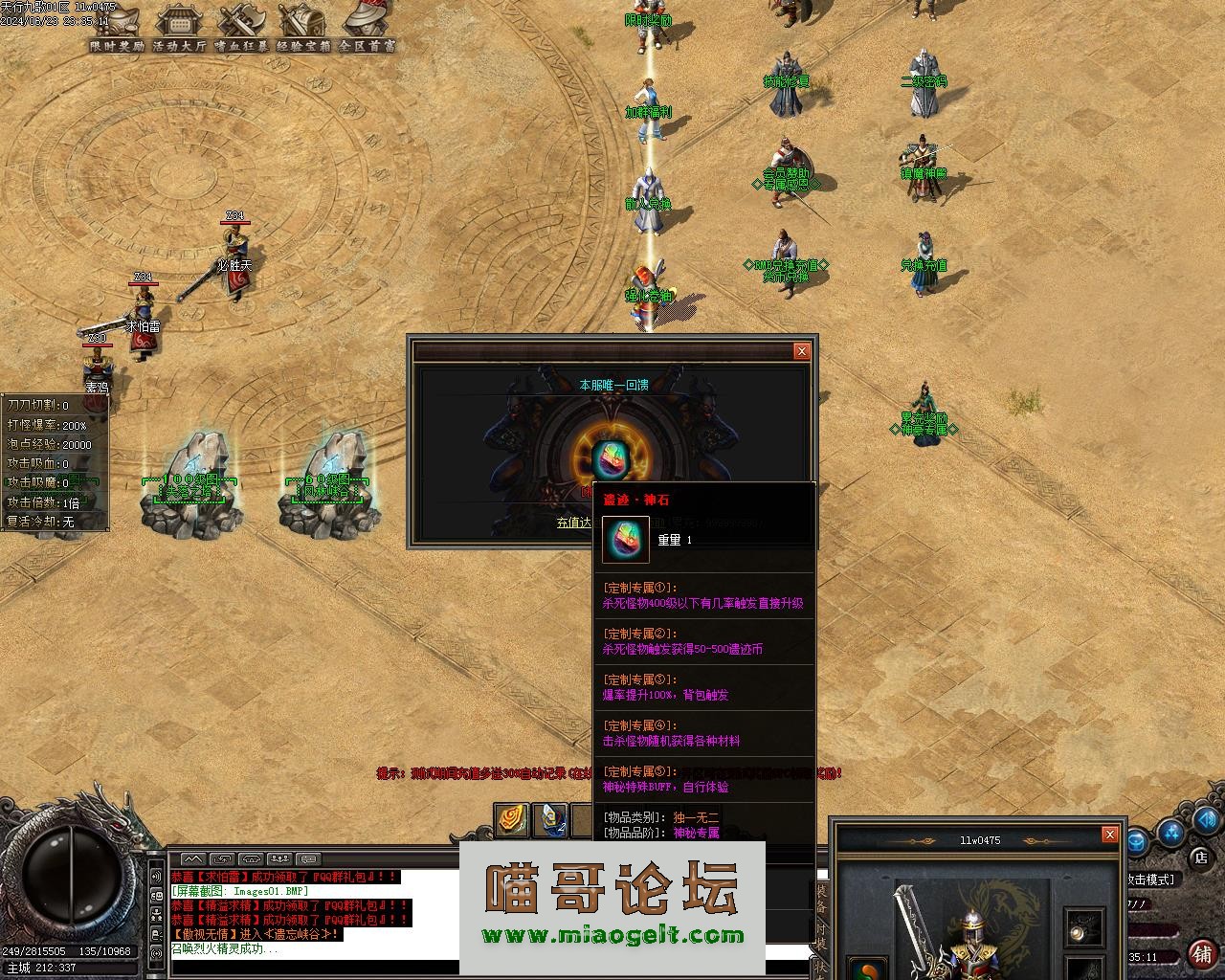1225x980 pixels.
Task: Open the 经验宝箱 experience chest
Action: pyautogui.click(x=302, y=23)
